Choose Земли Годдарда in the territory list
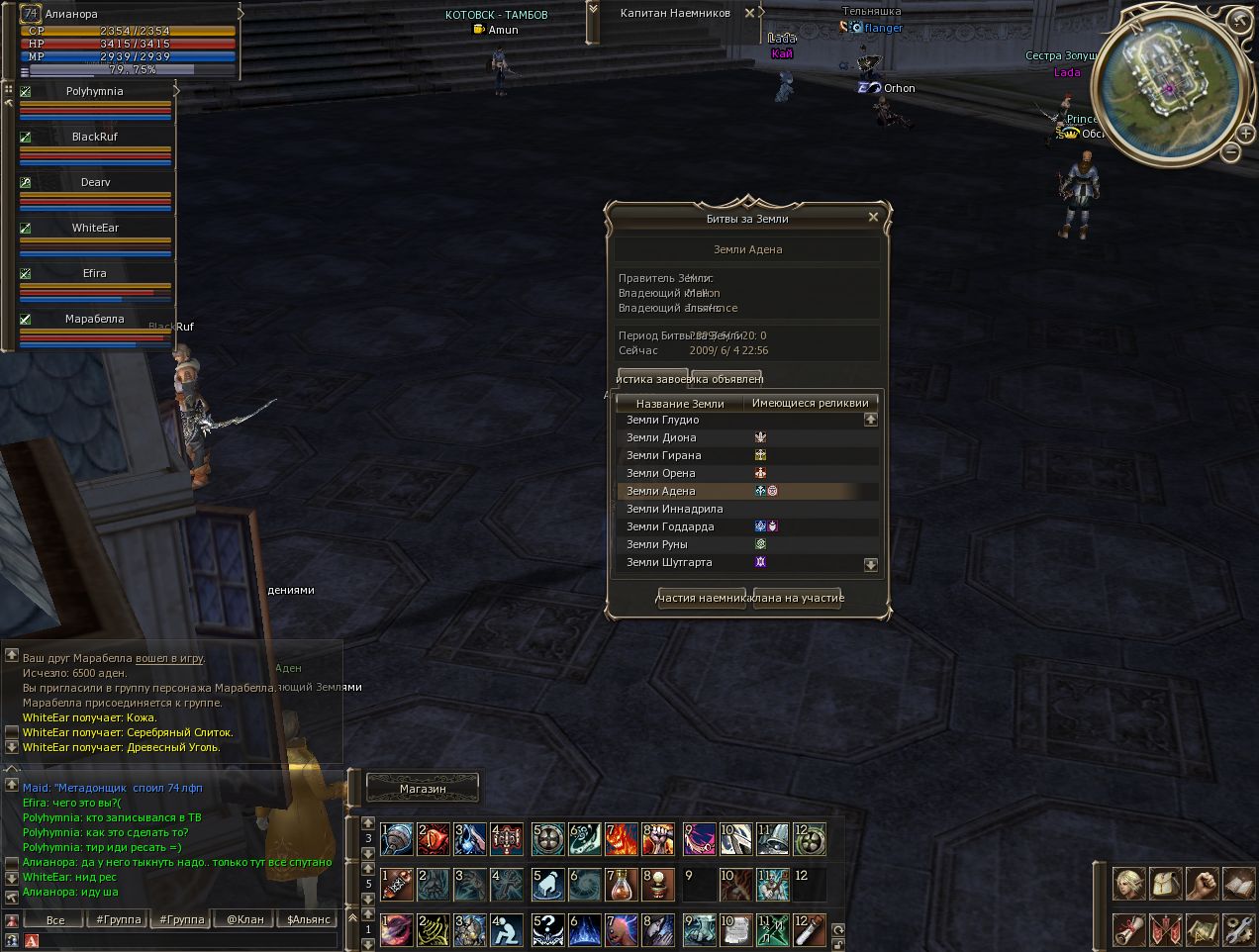This screenshot has width=1259, height=952. click(x=670, y=526)
